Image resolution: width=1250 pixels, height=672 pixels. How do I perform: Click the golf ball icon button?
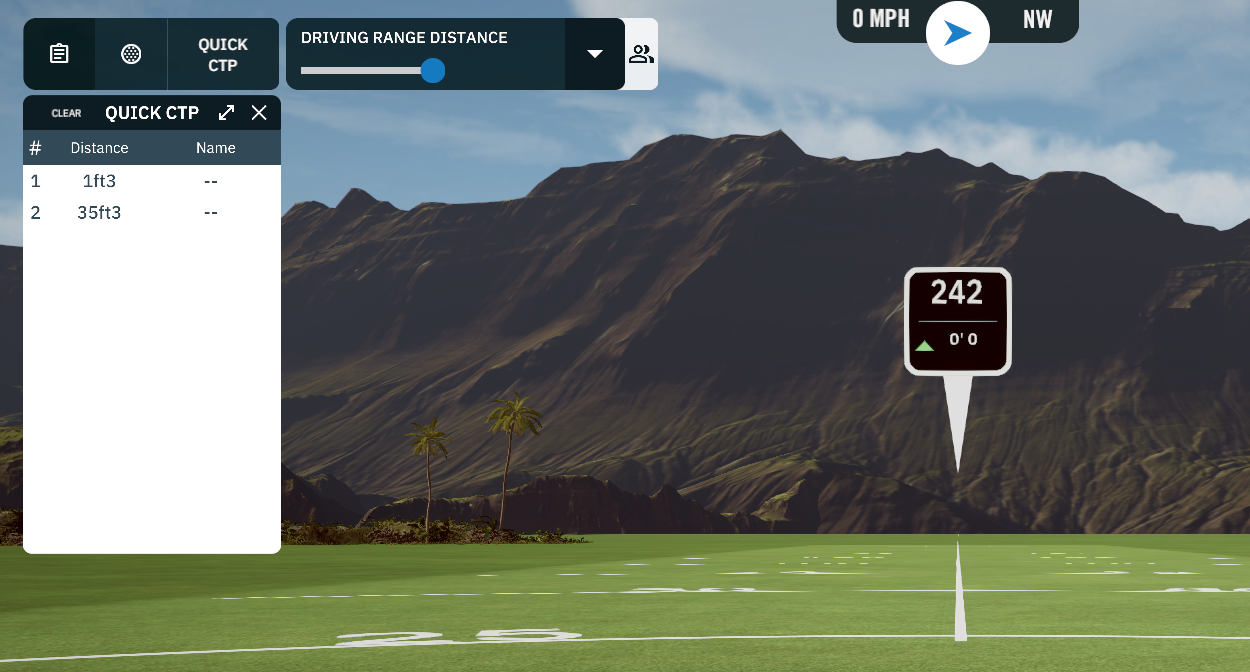click(131, 54)
